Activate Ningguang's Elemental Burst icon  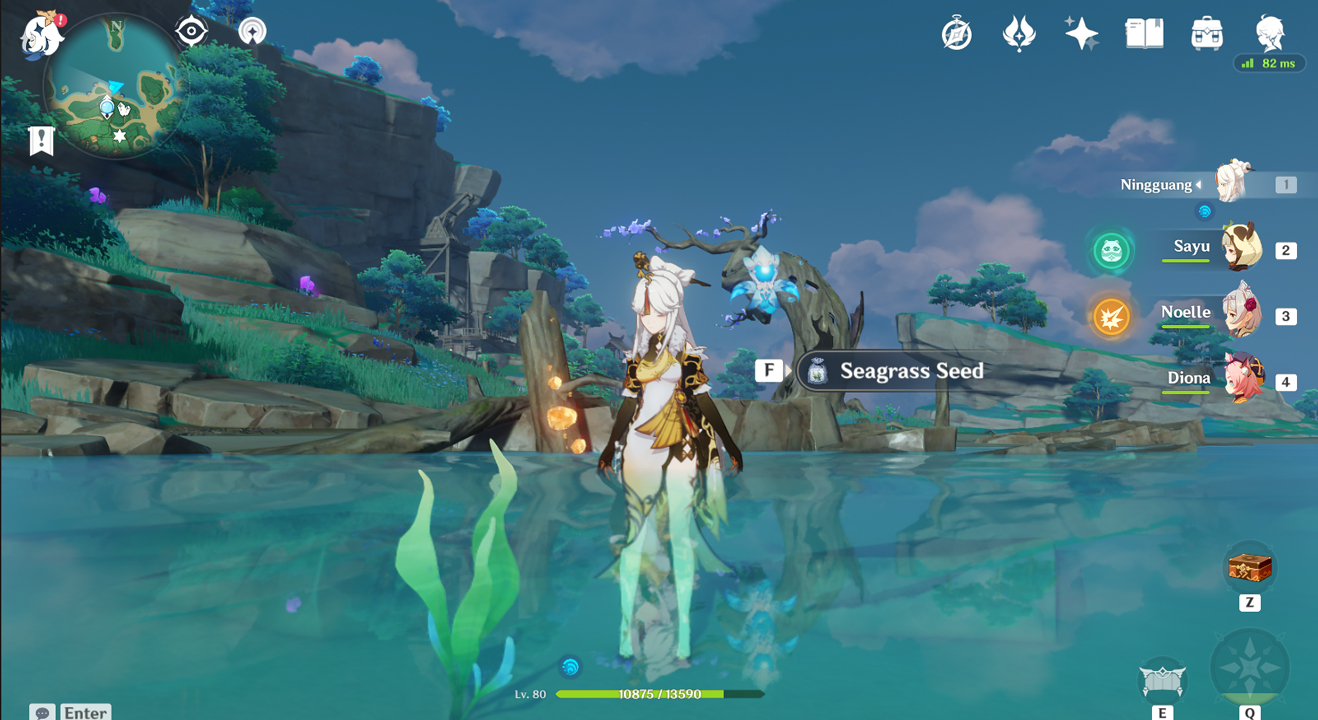click(1249, 668)
